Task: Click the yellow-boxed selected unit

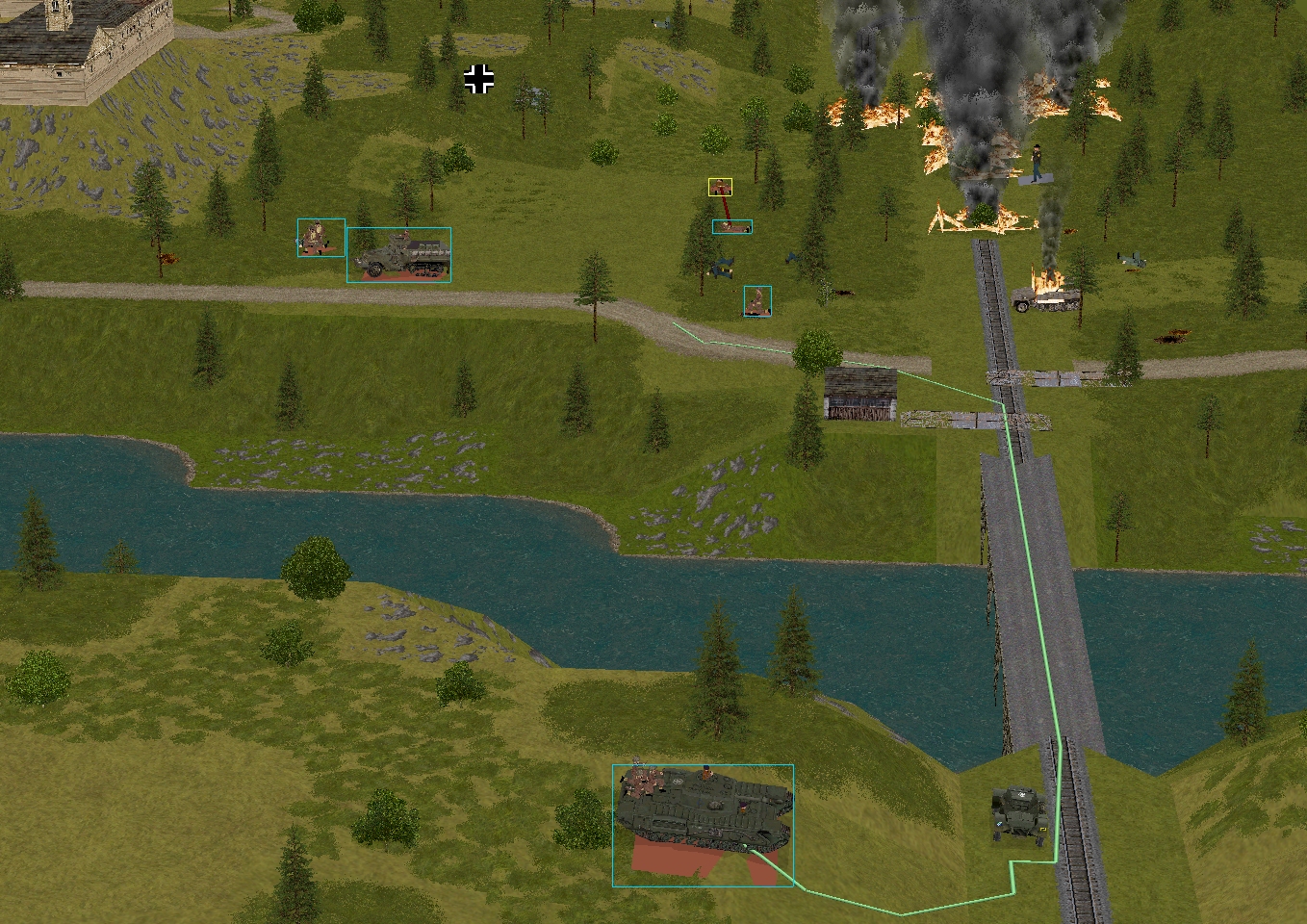Action: click(720, 187)
